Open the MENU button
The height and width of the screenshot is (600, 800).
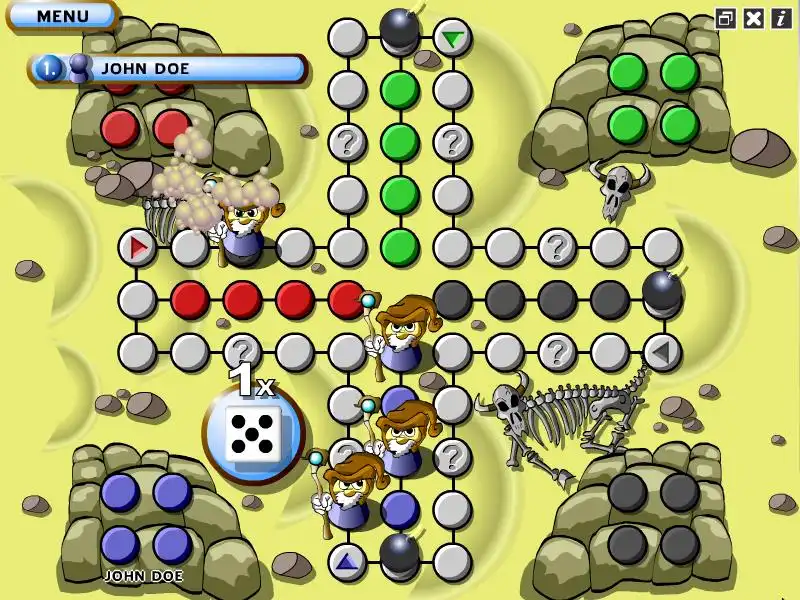tap(62, 16)
